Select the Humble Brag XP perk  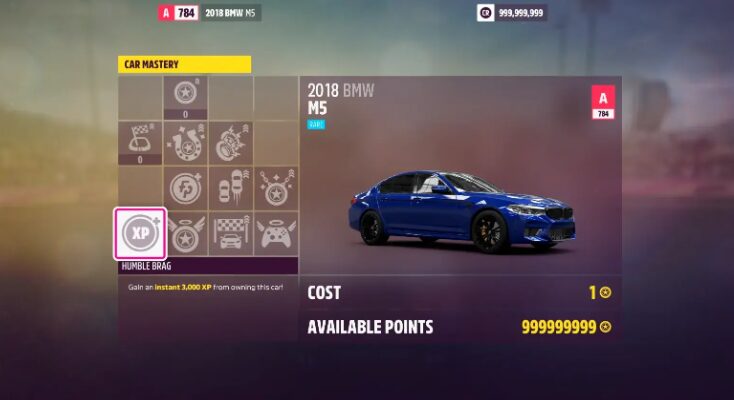point(140,233)
